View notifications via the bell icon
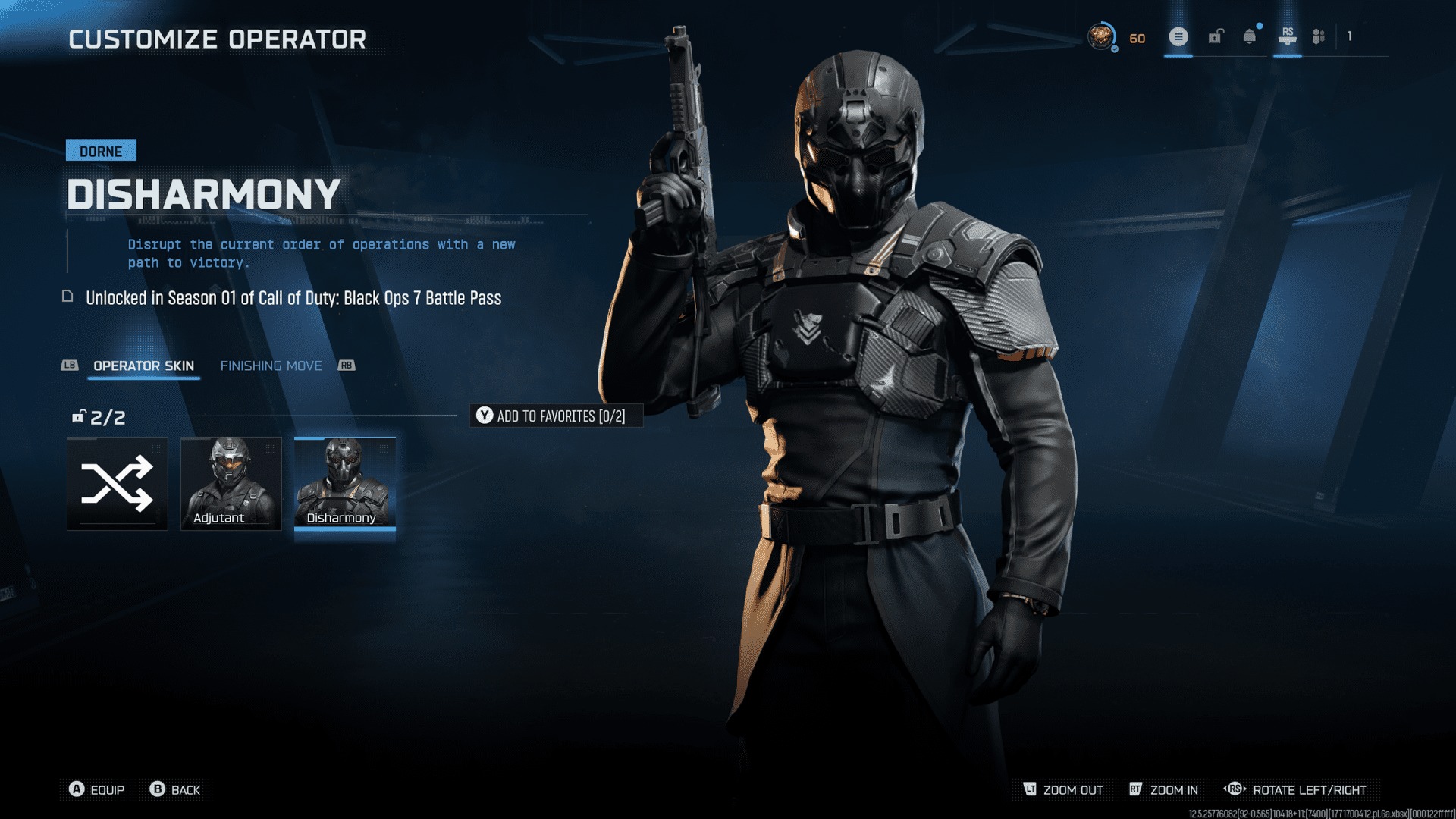The image size is (1456, 819). tap(1249, 36)
